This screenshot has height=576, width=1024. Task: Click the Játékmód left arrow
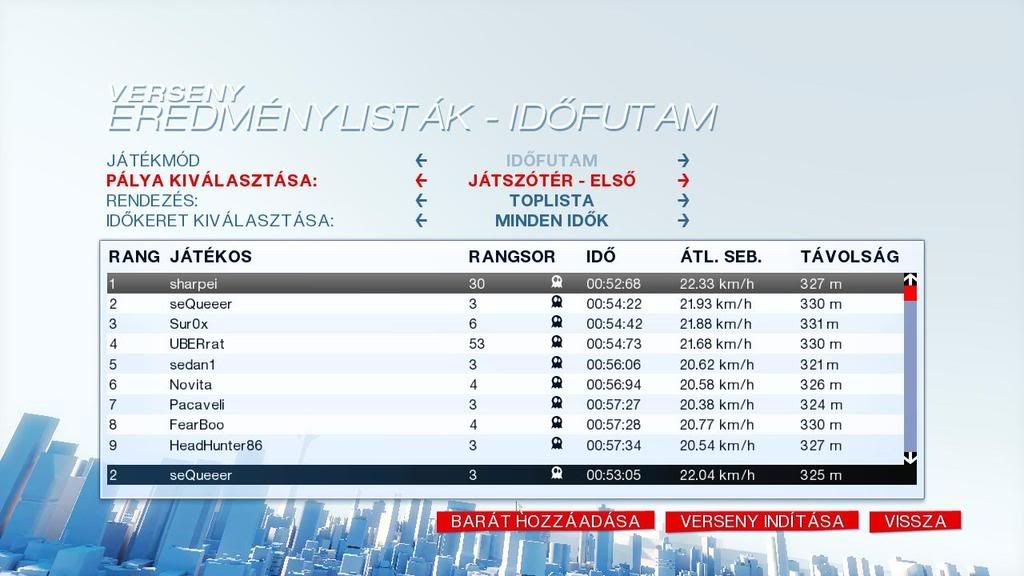(421, 160)
